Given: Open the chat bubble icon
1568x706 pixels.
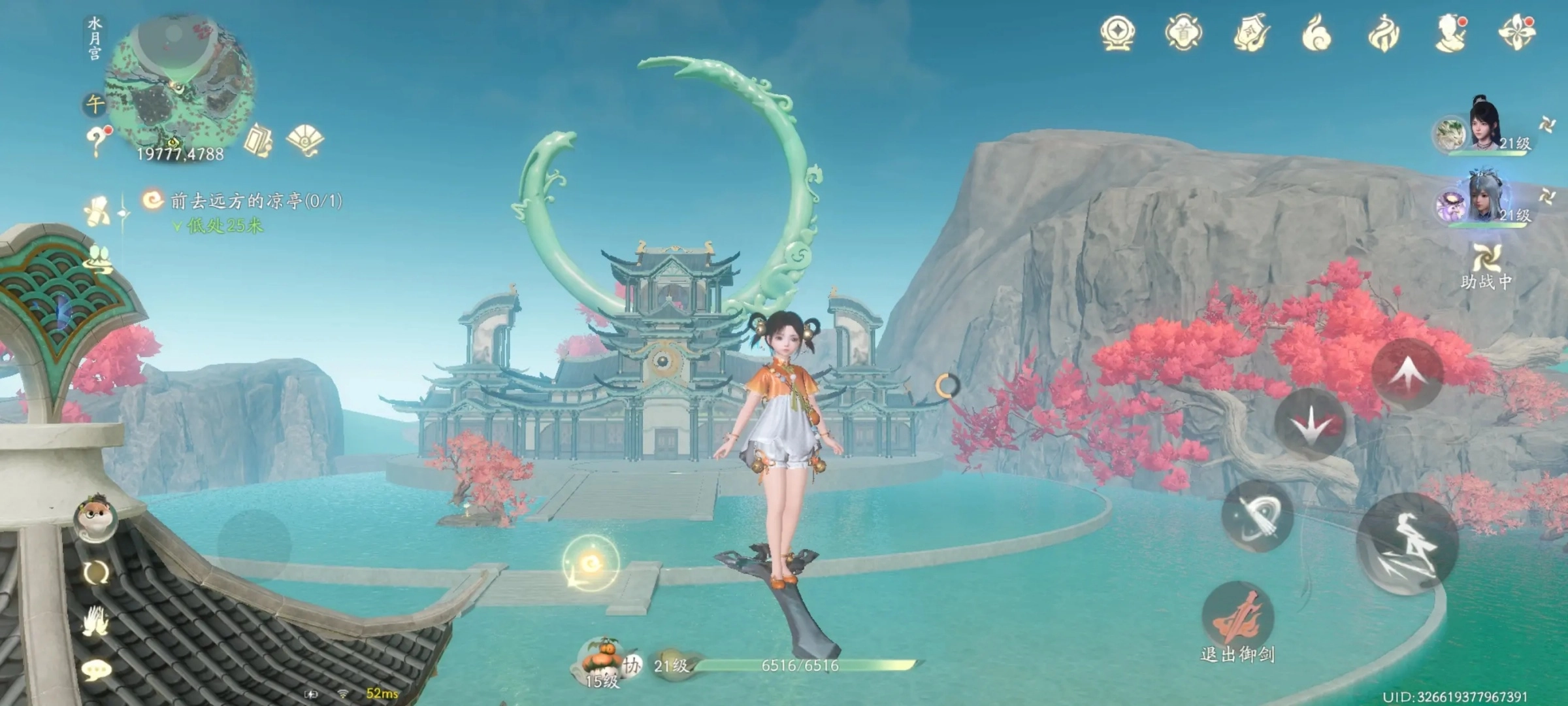Looking at the screenshot, I should pyautogui.click(x=97, y=670).
